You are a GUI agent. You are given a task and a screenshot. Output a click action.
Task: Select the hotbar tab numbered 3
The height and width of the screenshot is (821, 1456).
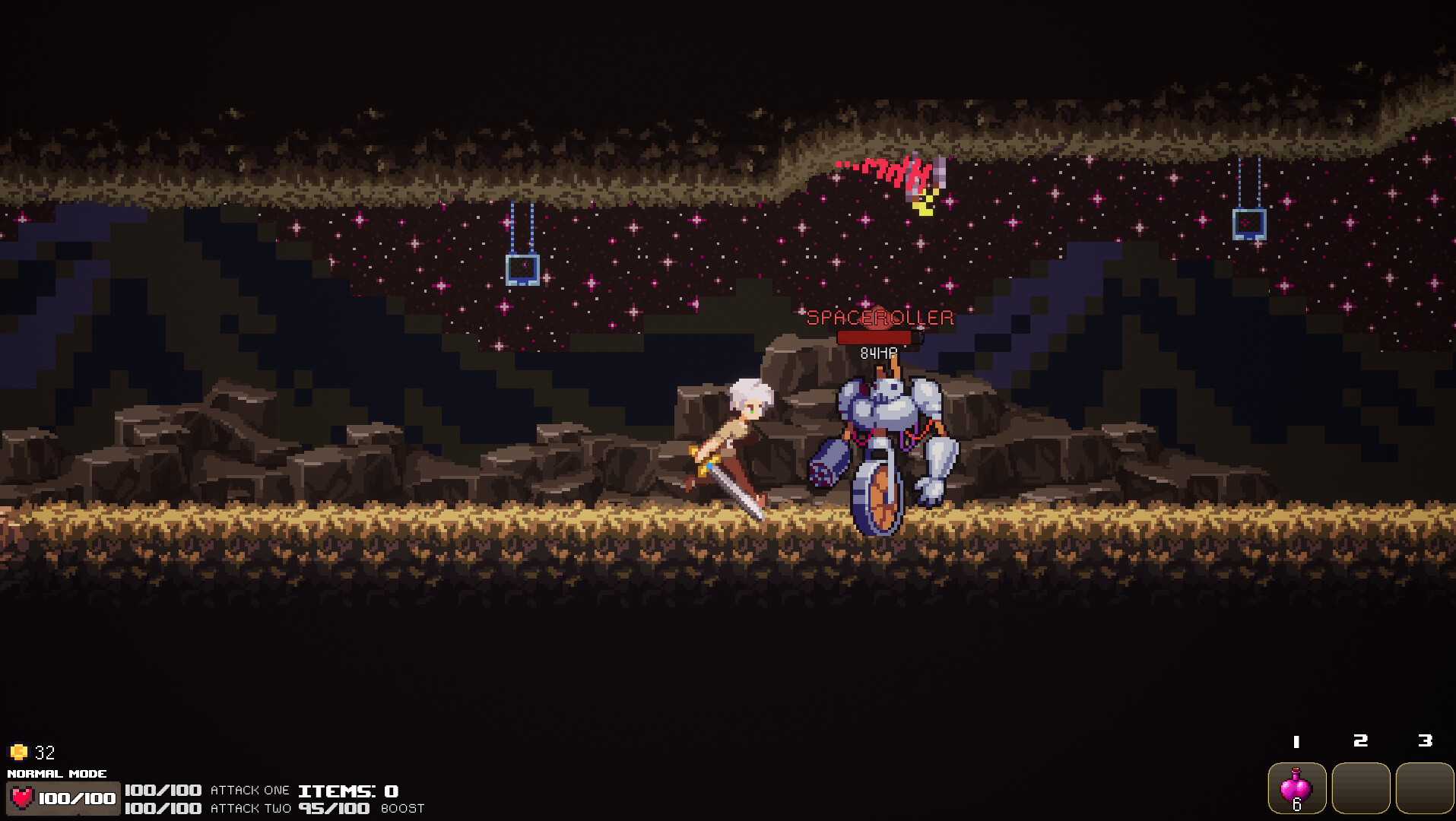pyautogui.click(x=1424, y=739)
